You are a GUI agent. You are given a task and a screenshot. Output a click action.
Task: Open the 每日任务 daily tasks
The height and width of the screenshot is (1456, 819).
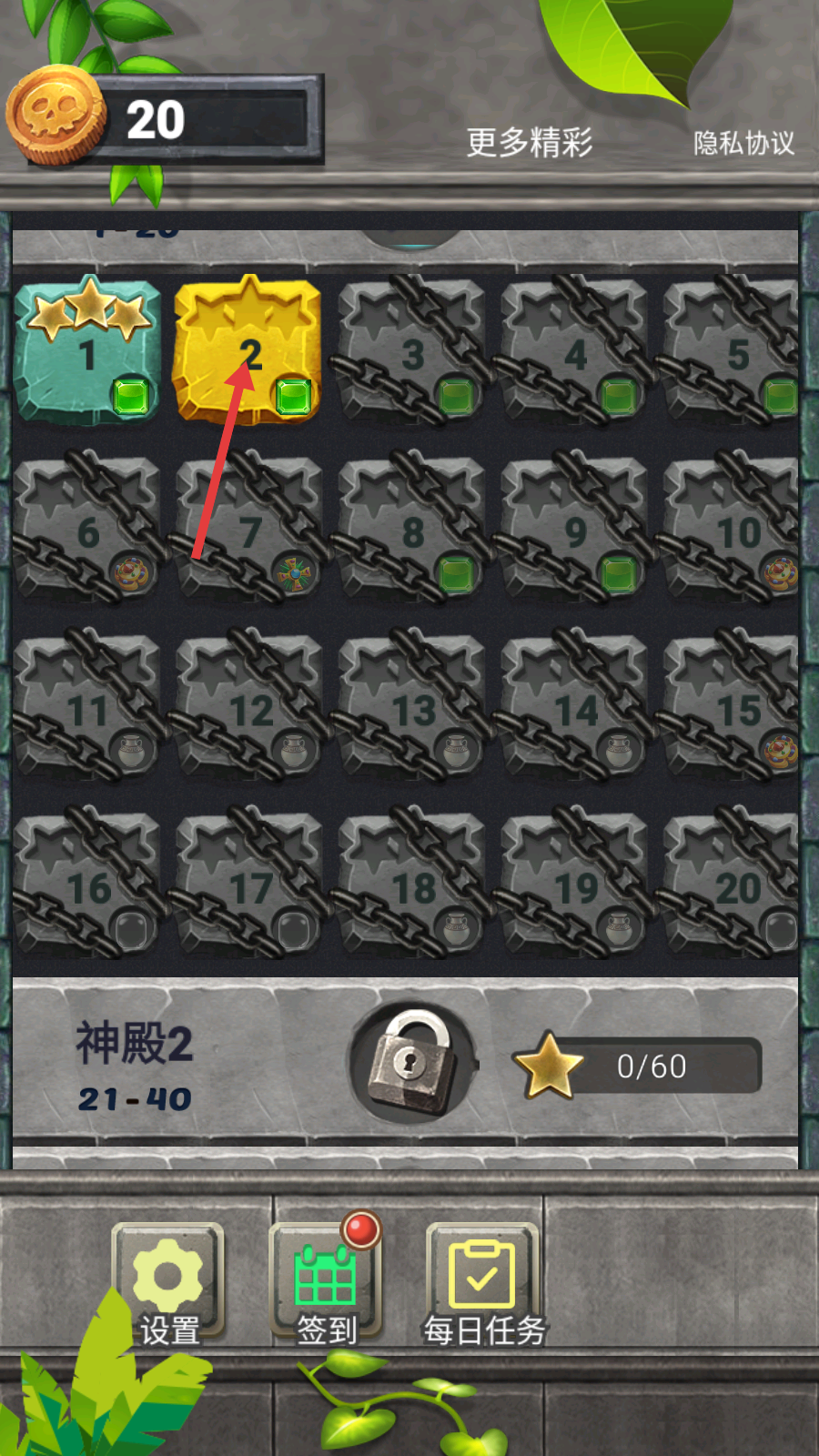pyautogui.click(x=483, y=1285)
